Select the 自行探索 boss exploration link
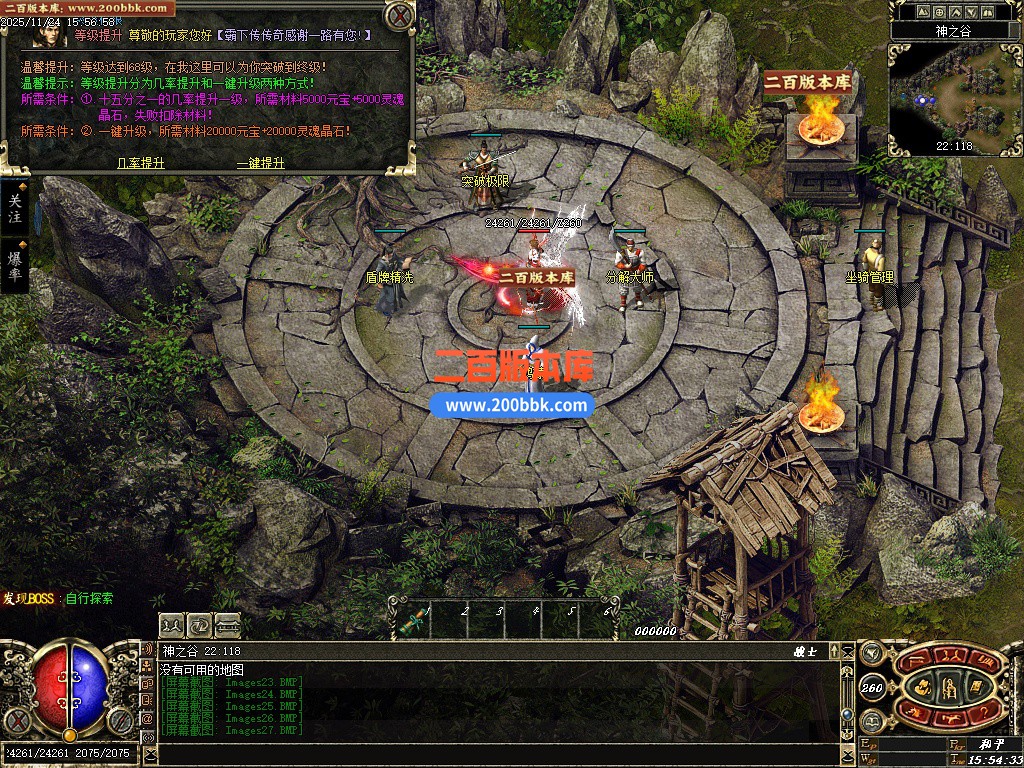Image resolution: width=1024 pixels, height=768 pixels. coord(90,599)
